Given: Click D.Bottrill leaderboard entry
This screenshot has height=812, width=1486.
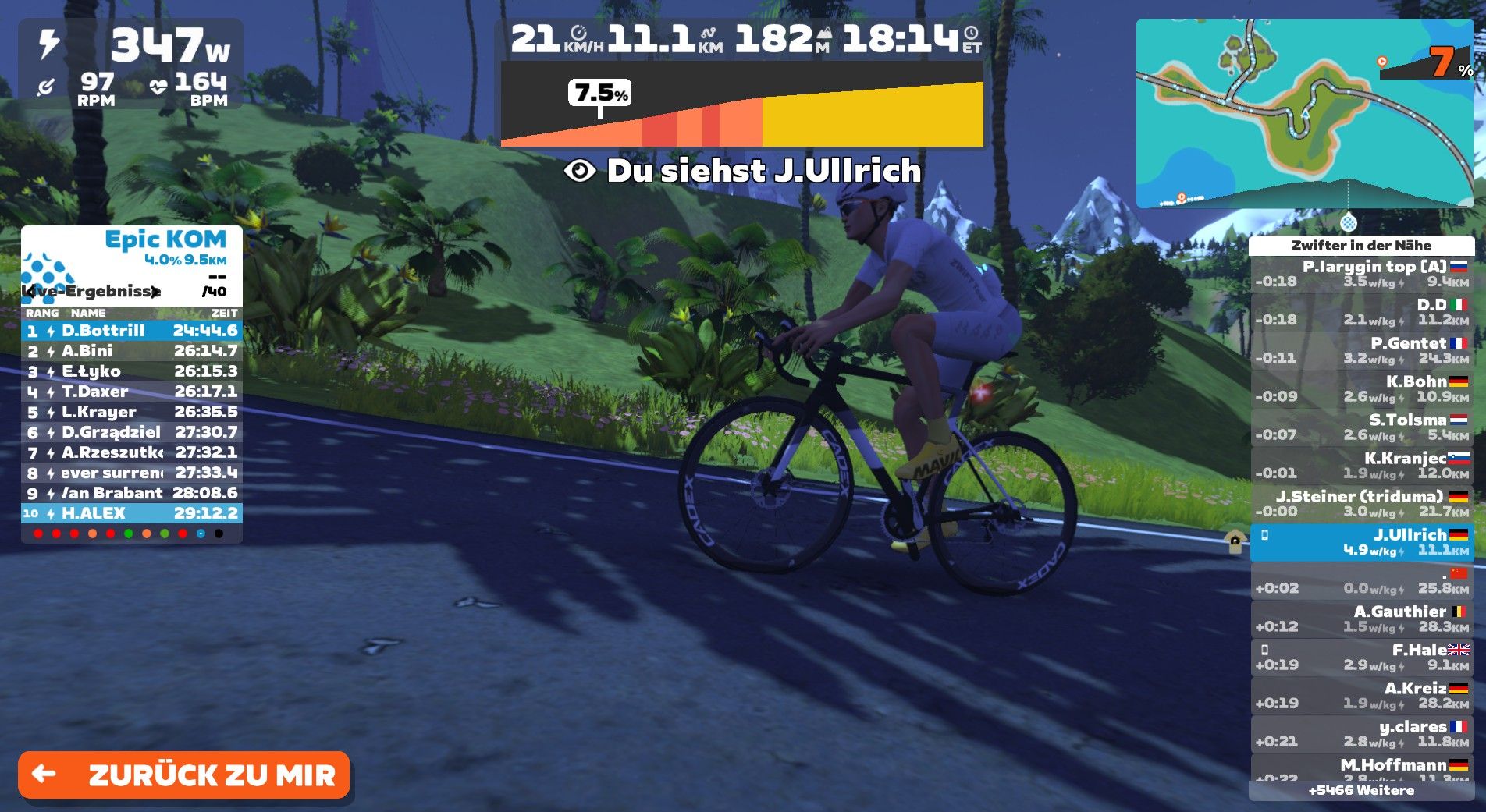Looking at the screenshot, I should (x=131, y=331).
